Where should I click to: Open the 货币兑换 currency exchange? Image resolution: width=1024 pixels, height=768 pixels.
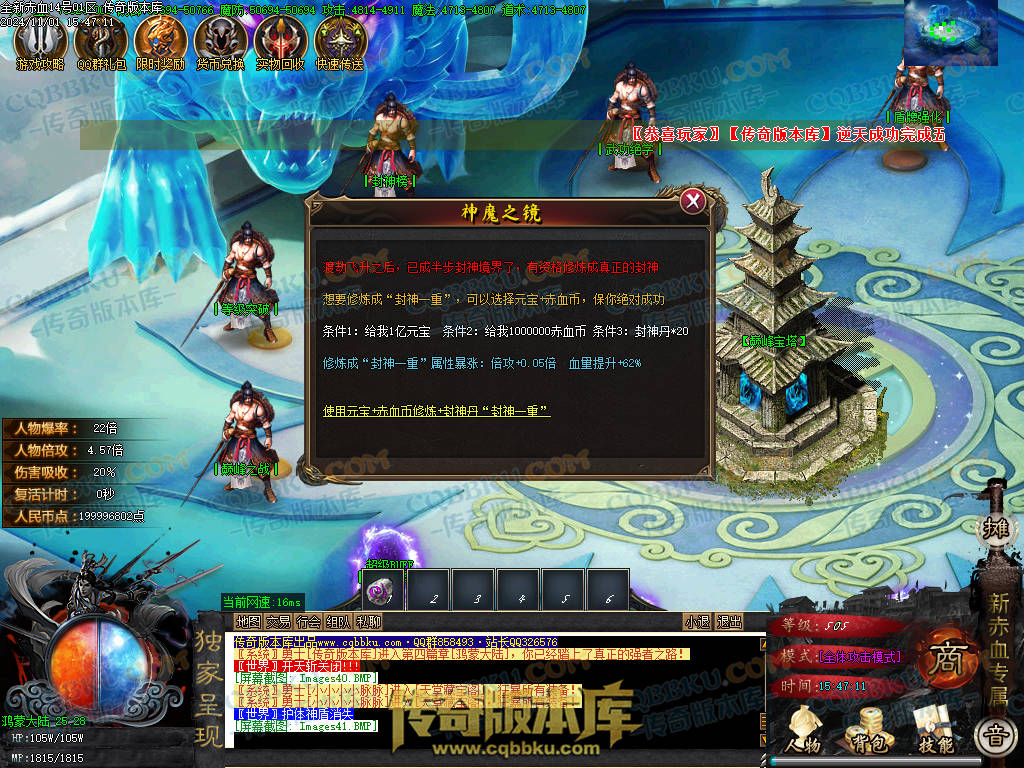(x=220, y=43)
